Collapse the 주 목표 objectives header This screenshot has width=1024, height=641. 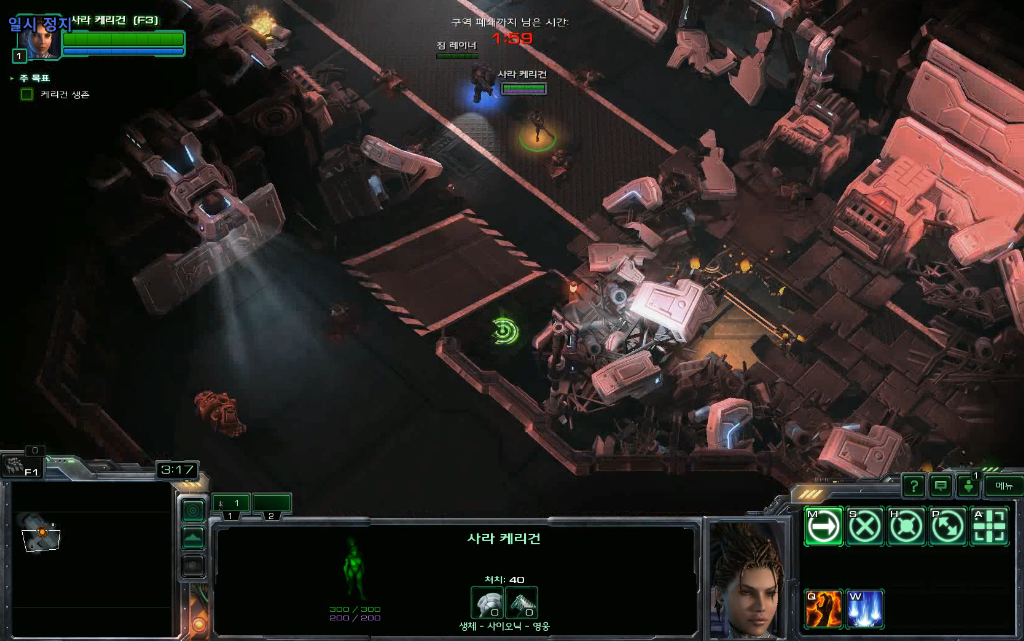coord(12,78)
